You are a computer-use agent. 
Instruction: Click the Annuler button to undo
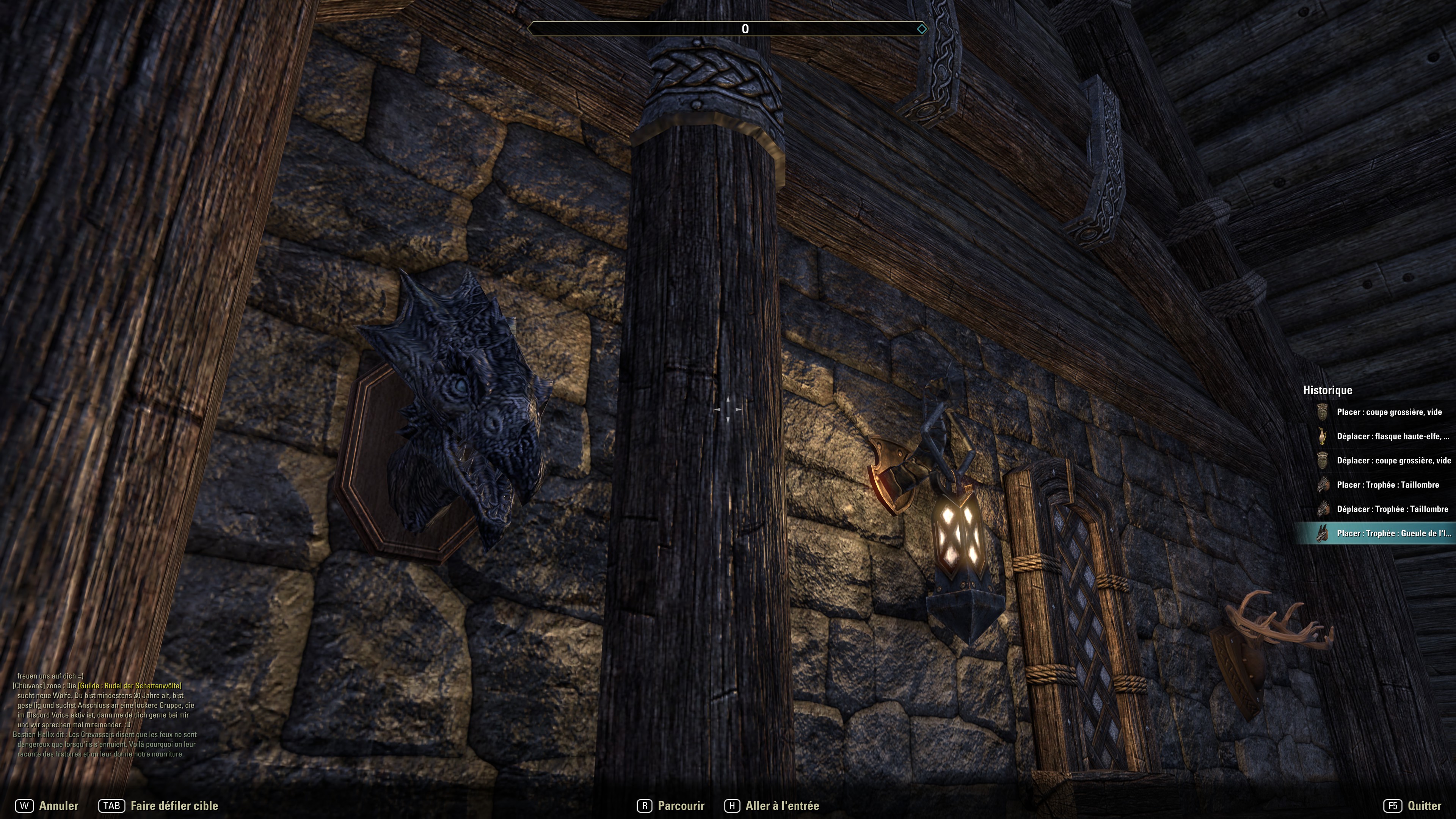(47, 806)
